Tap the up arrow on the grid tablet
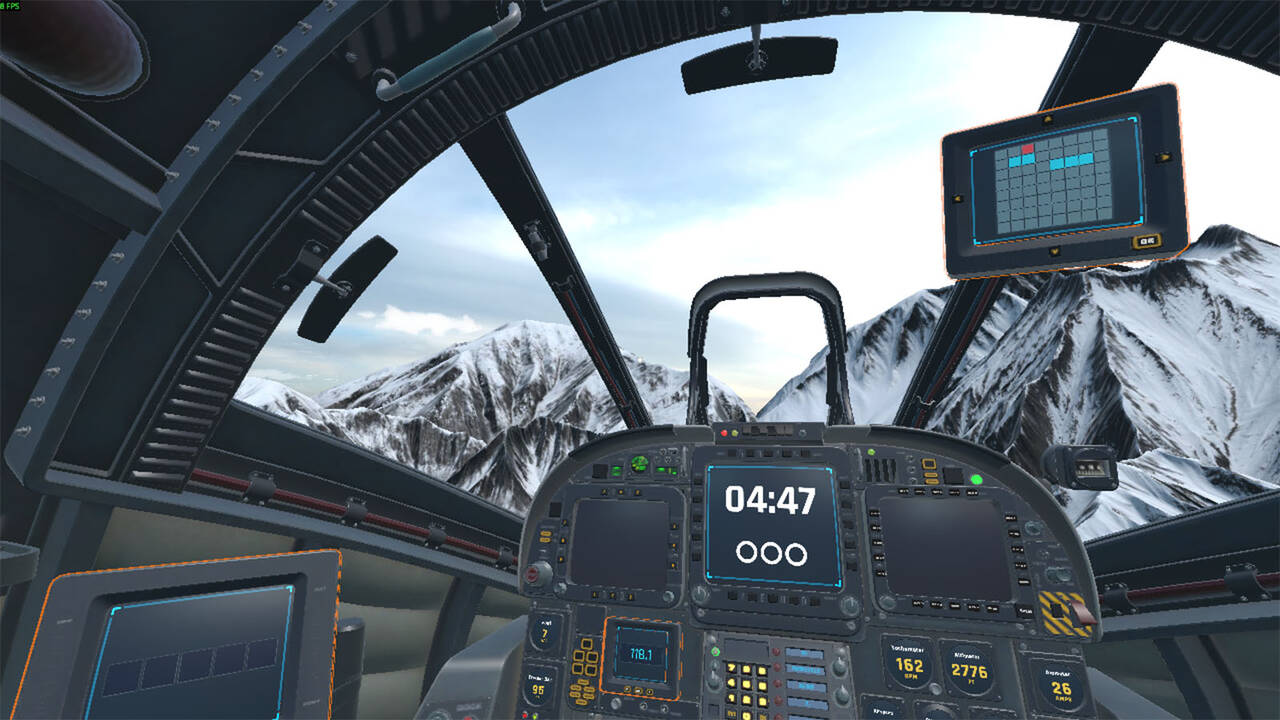The height and width of the screenshot is (720, 1280). pos(1047,119)
